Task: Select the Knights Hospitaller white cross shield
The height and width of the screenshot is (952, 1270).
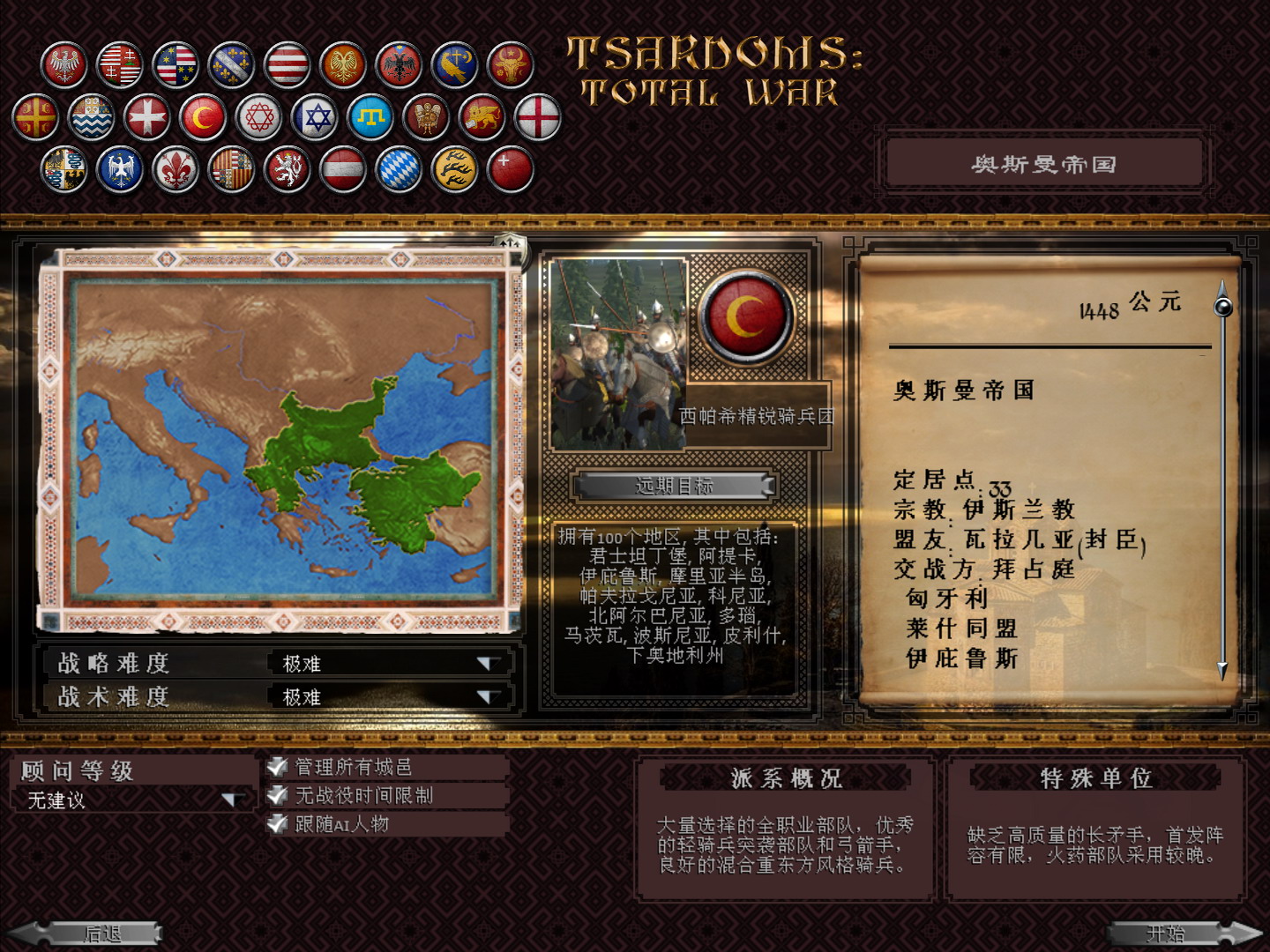Action: 146,115
